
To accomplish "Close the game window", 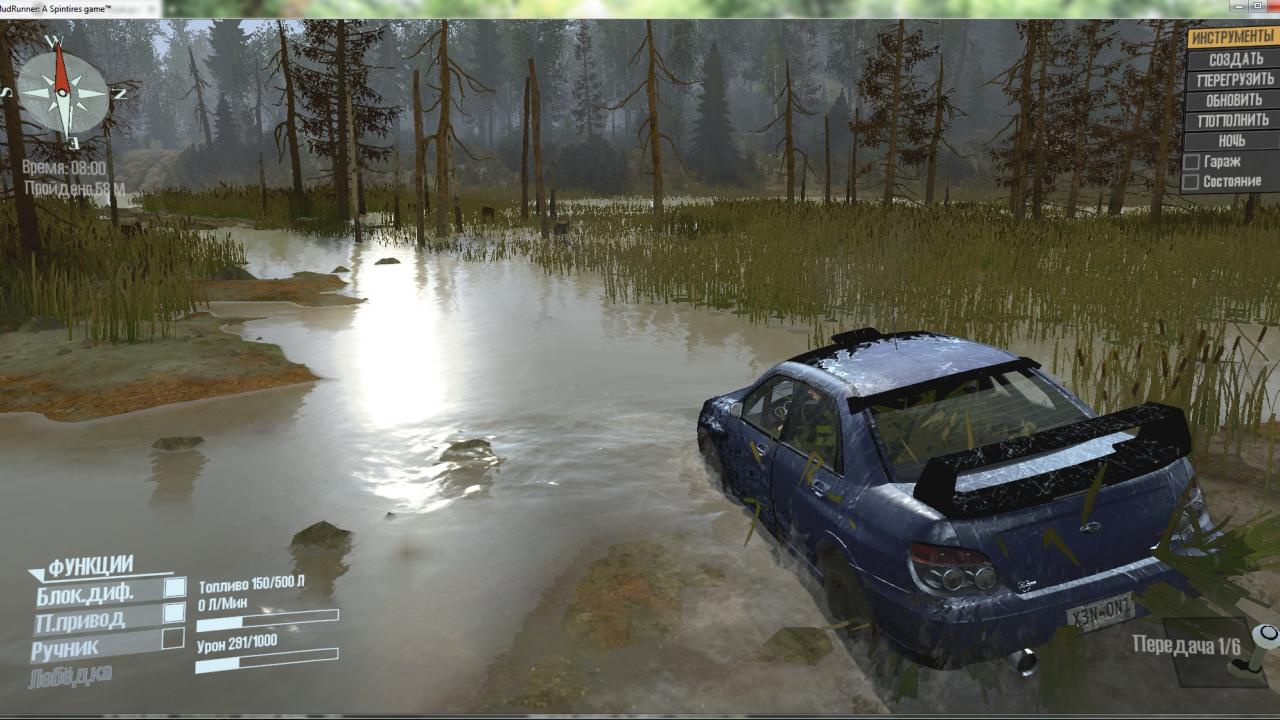I will click(1270, 6).
